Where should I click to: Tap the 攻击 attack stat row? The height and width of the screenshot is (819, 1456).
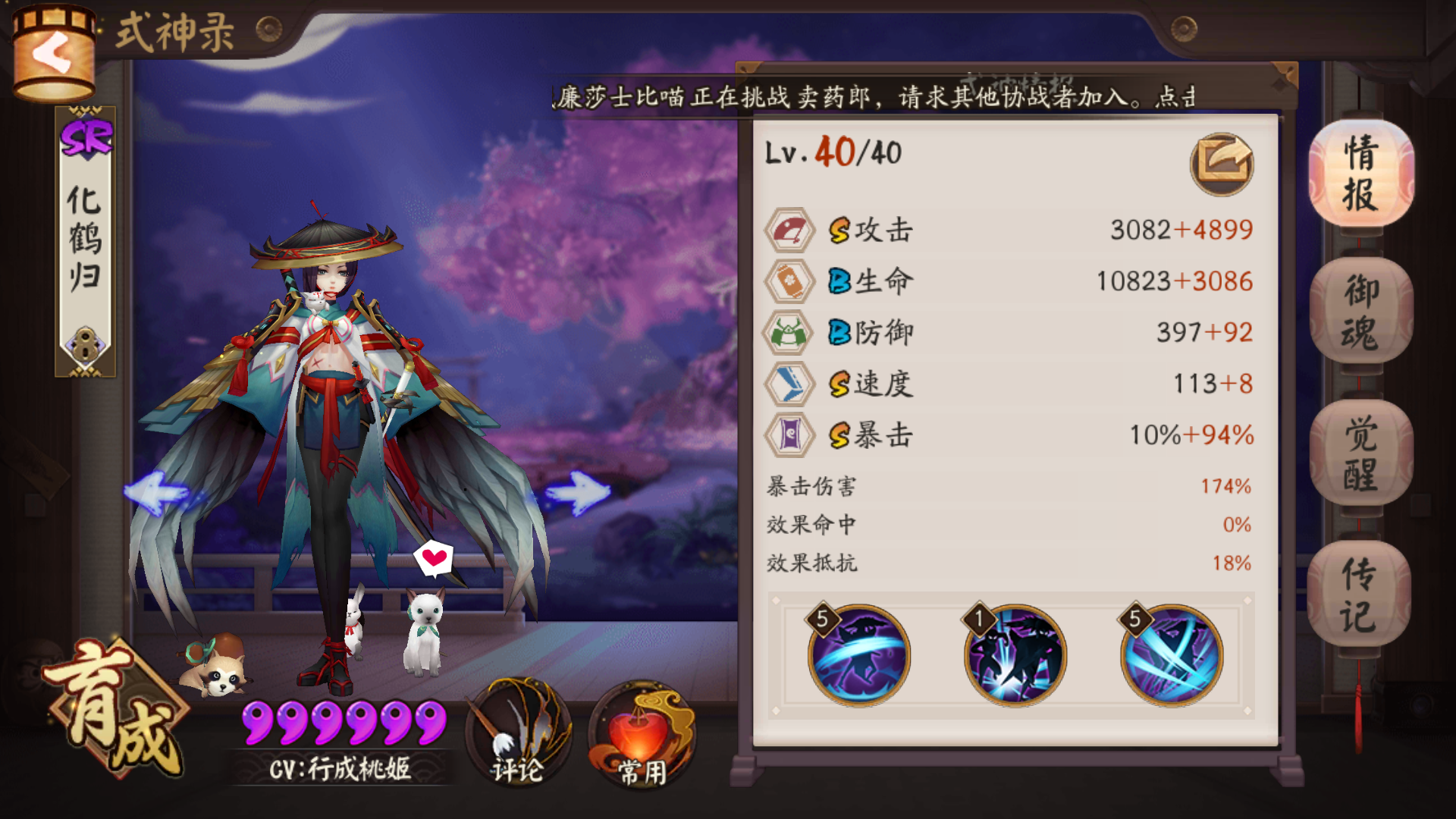pyautogui.click(x=1009, y=230)
